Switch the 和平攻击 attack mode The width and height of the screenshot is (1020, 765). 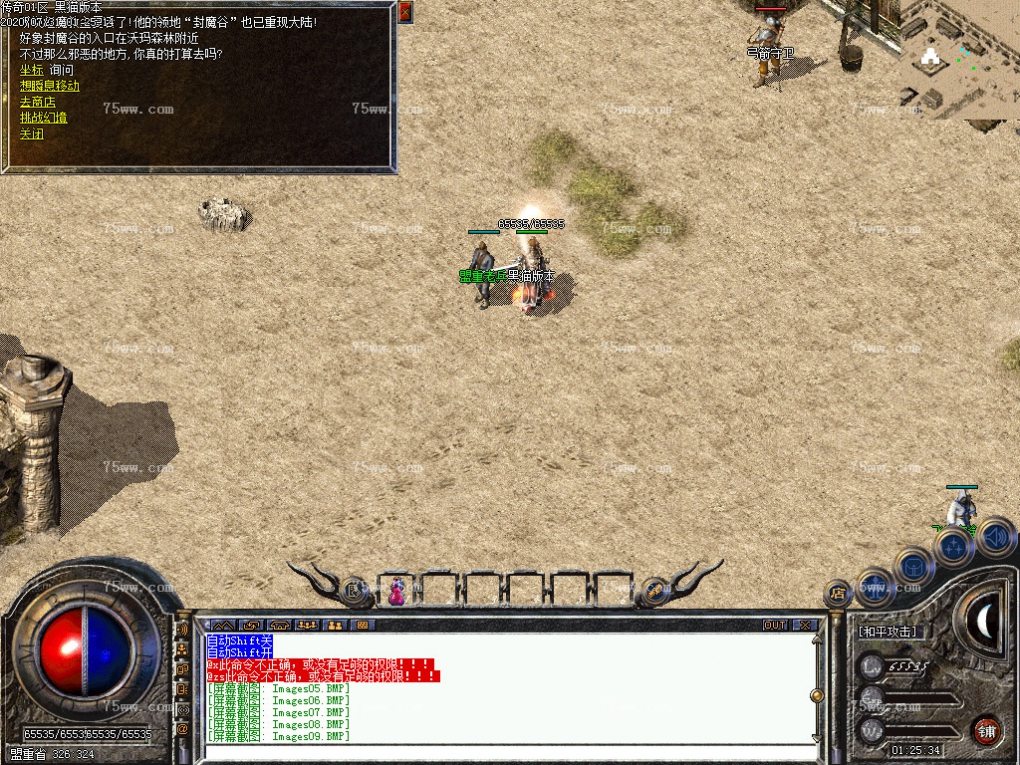888,632
